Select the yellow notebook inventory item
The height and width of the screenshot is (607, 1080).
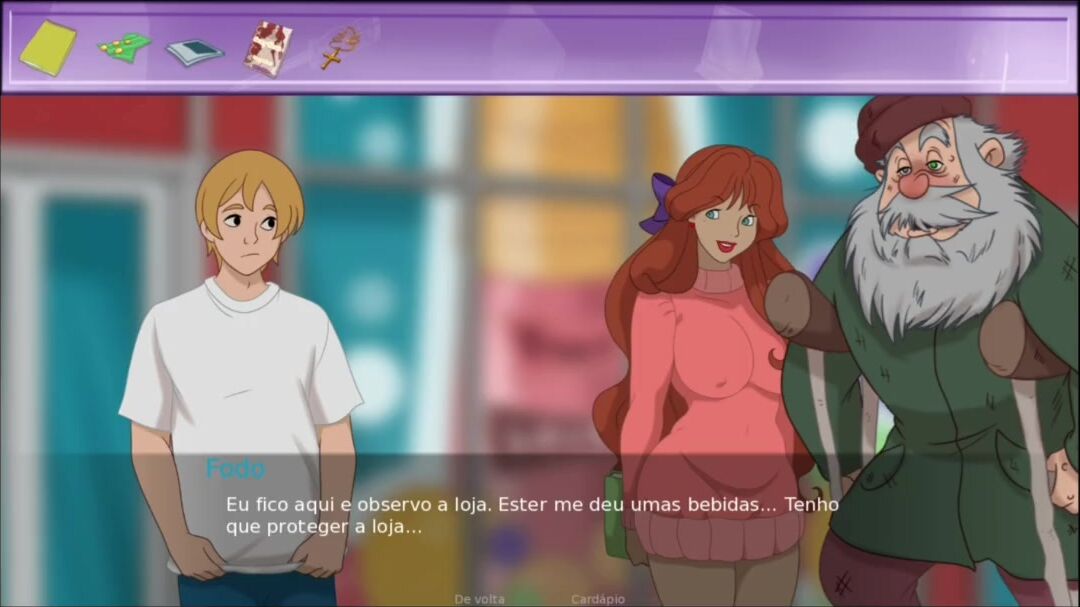47,47
